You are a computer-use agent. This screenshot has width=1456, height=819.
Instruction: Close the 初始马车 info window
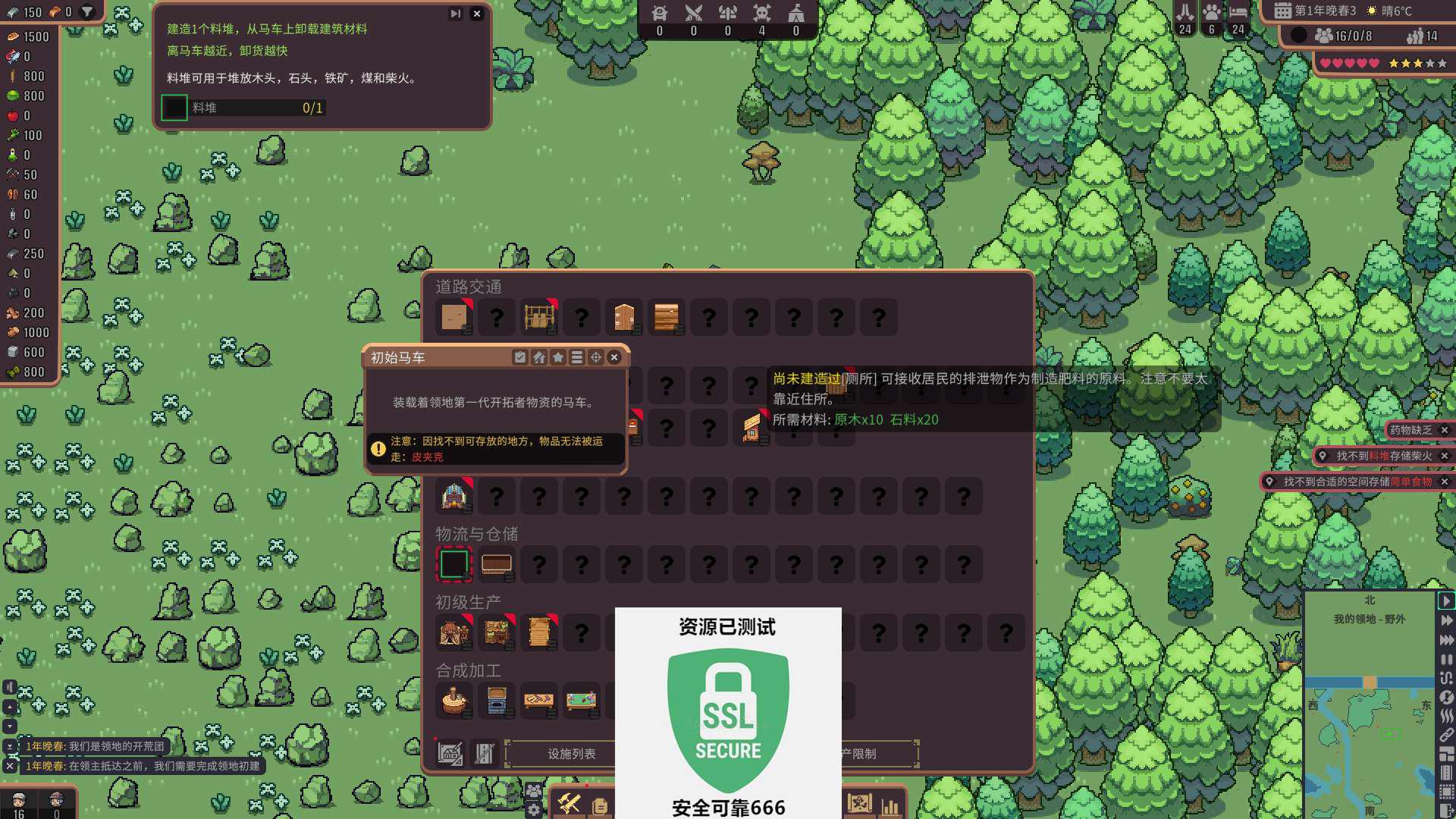pos(614,357)
